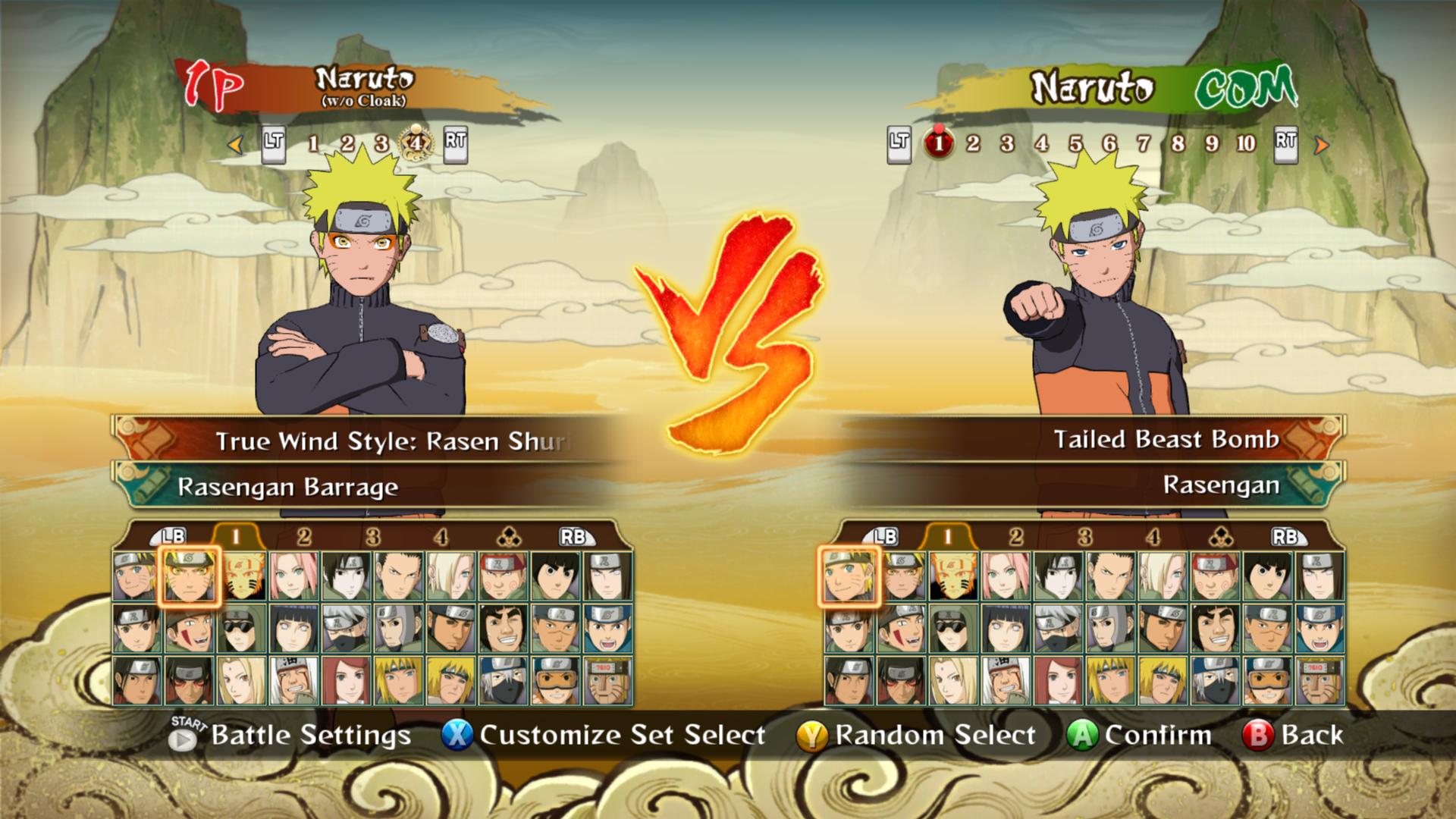Screen dimensions: 1456x819
Task: Choose Choji in the 1P roster
Action: (x=503, y=576)
